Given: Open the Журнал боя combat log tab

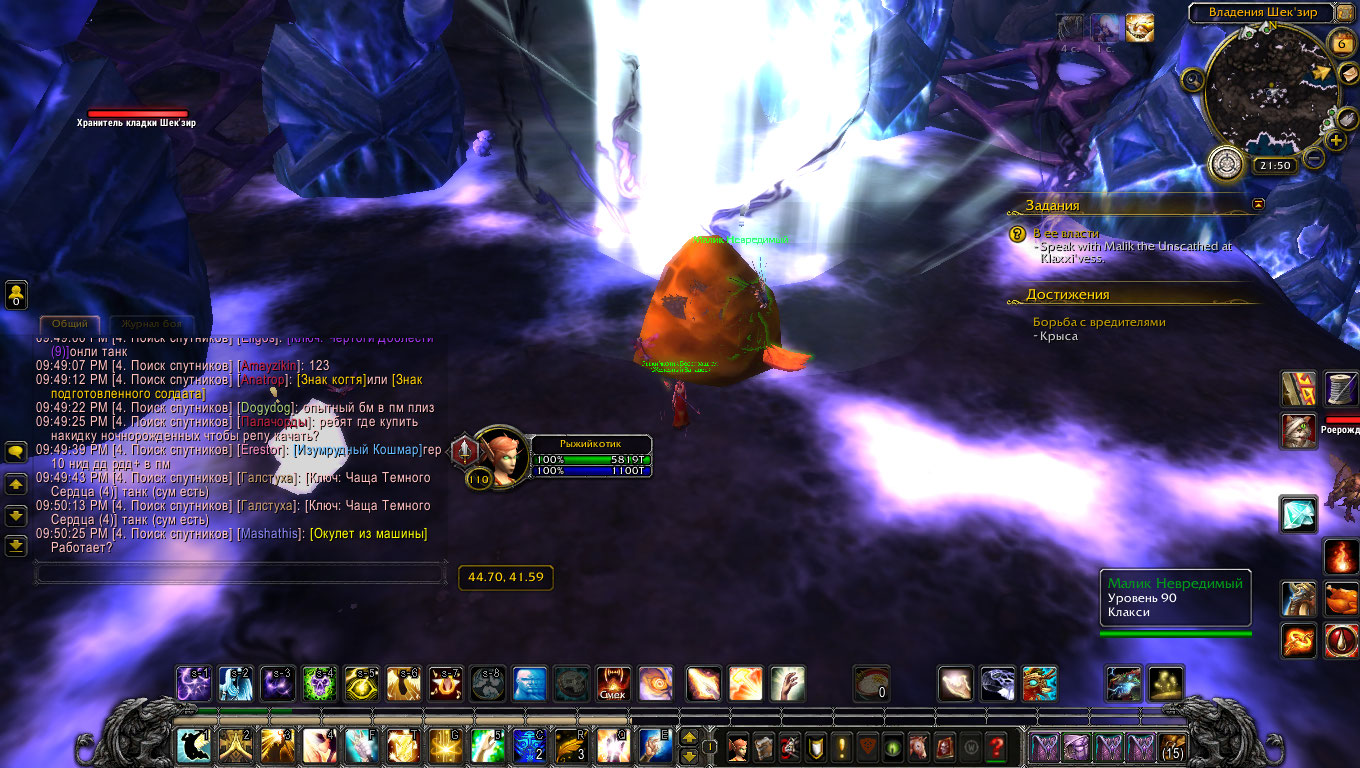Looking at the screenshot, I should [151, 324].
